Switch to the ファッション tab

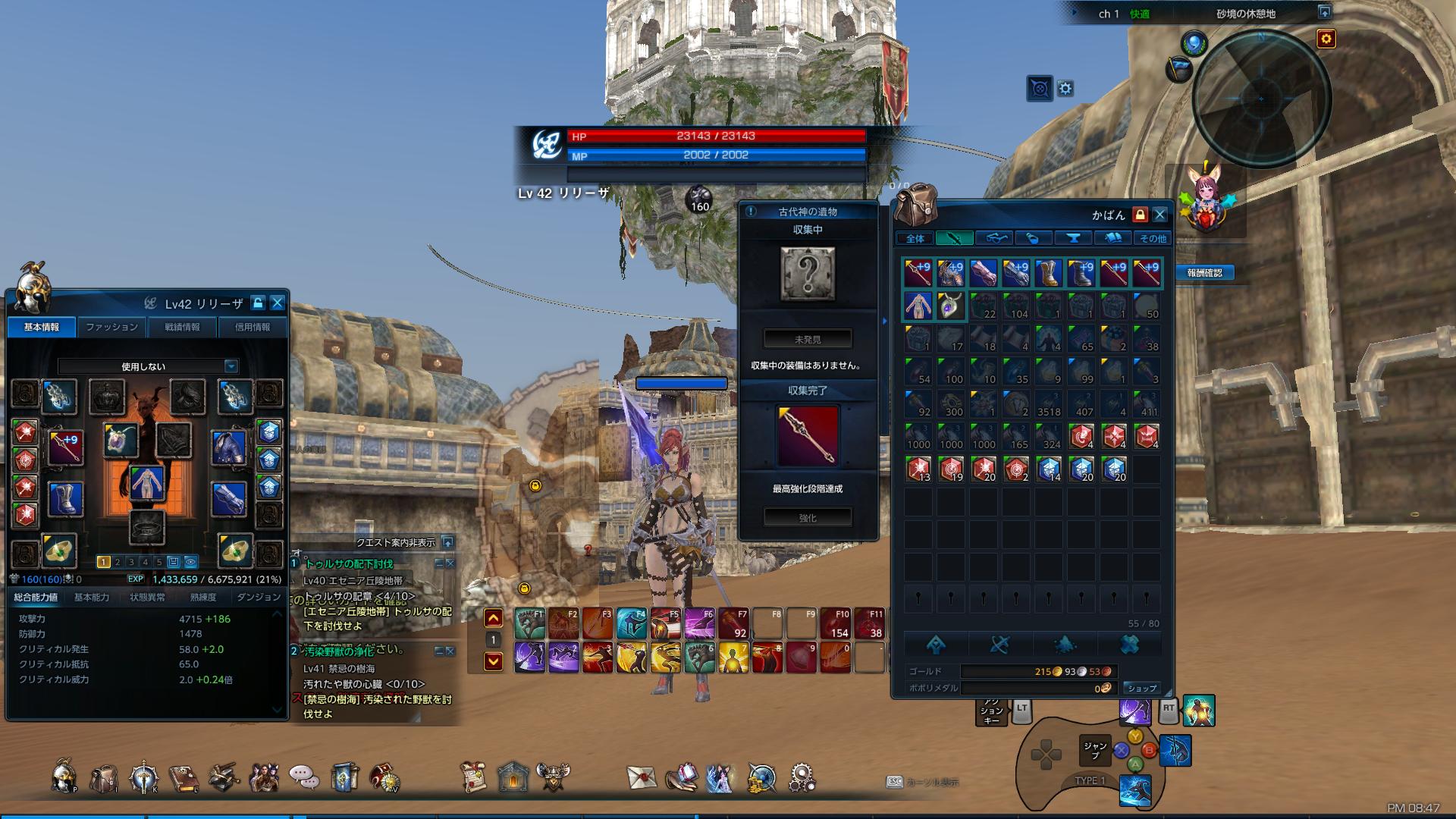[x=111, y=327]
